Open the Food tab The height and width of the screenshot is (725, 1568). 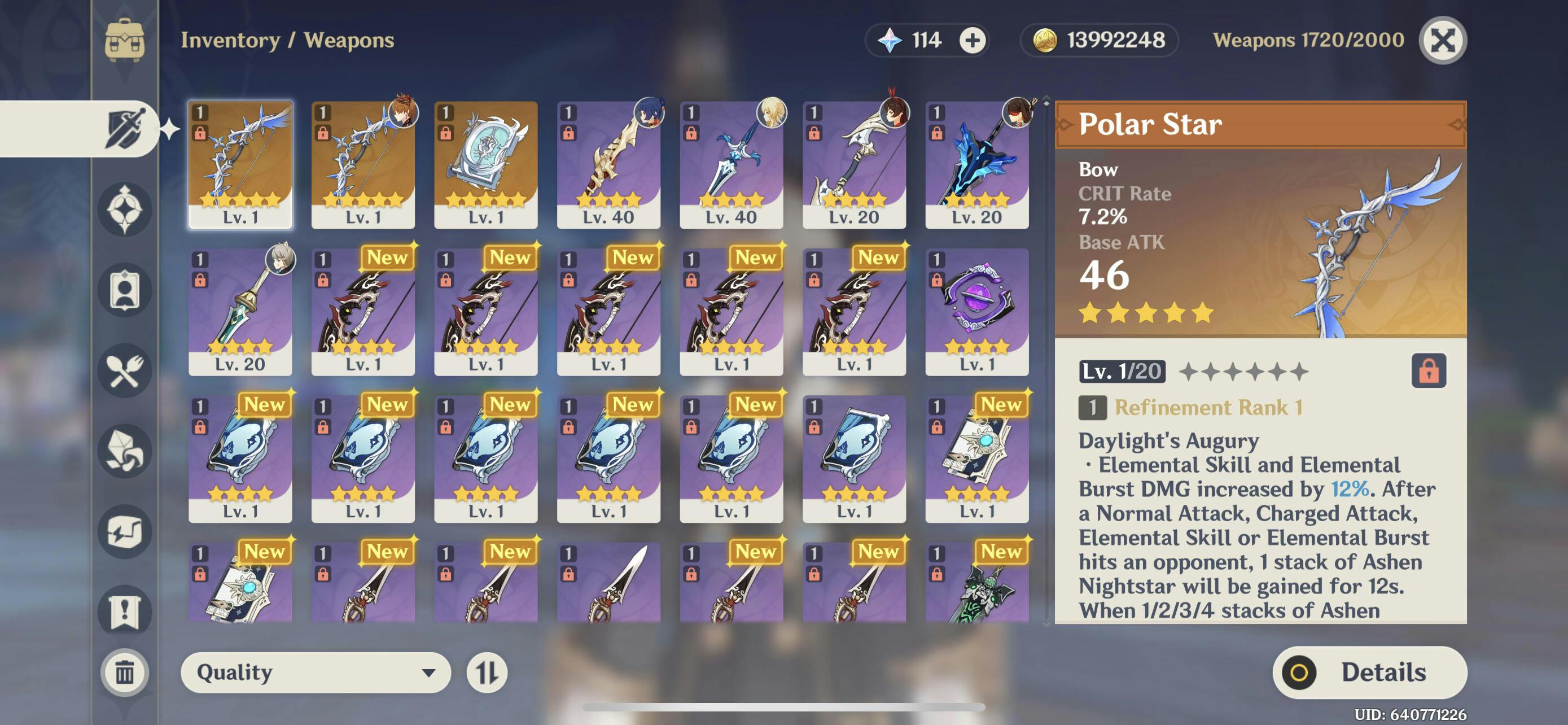(125, 370)
